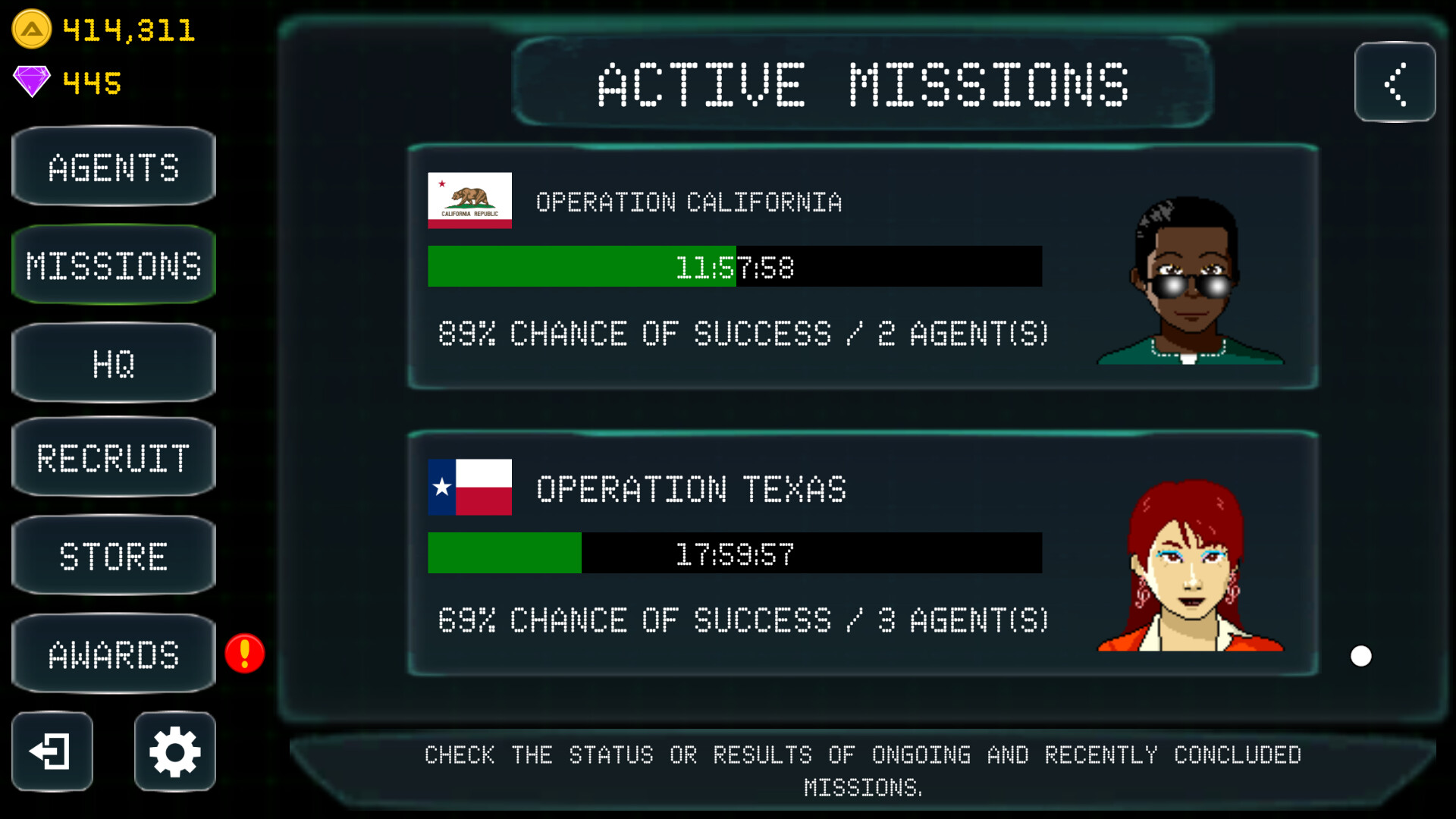This screenshot has width=1456, height=819.
Task: Collapse the screen with the back chevron
Action: [1395, 83]
